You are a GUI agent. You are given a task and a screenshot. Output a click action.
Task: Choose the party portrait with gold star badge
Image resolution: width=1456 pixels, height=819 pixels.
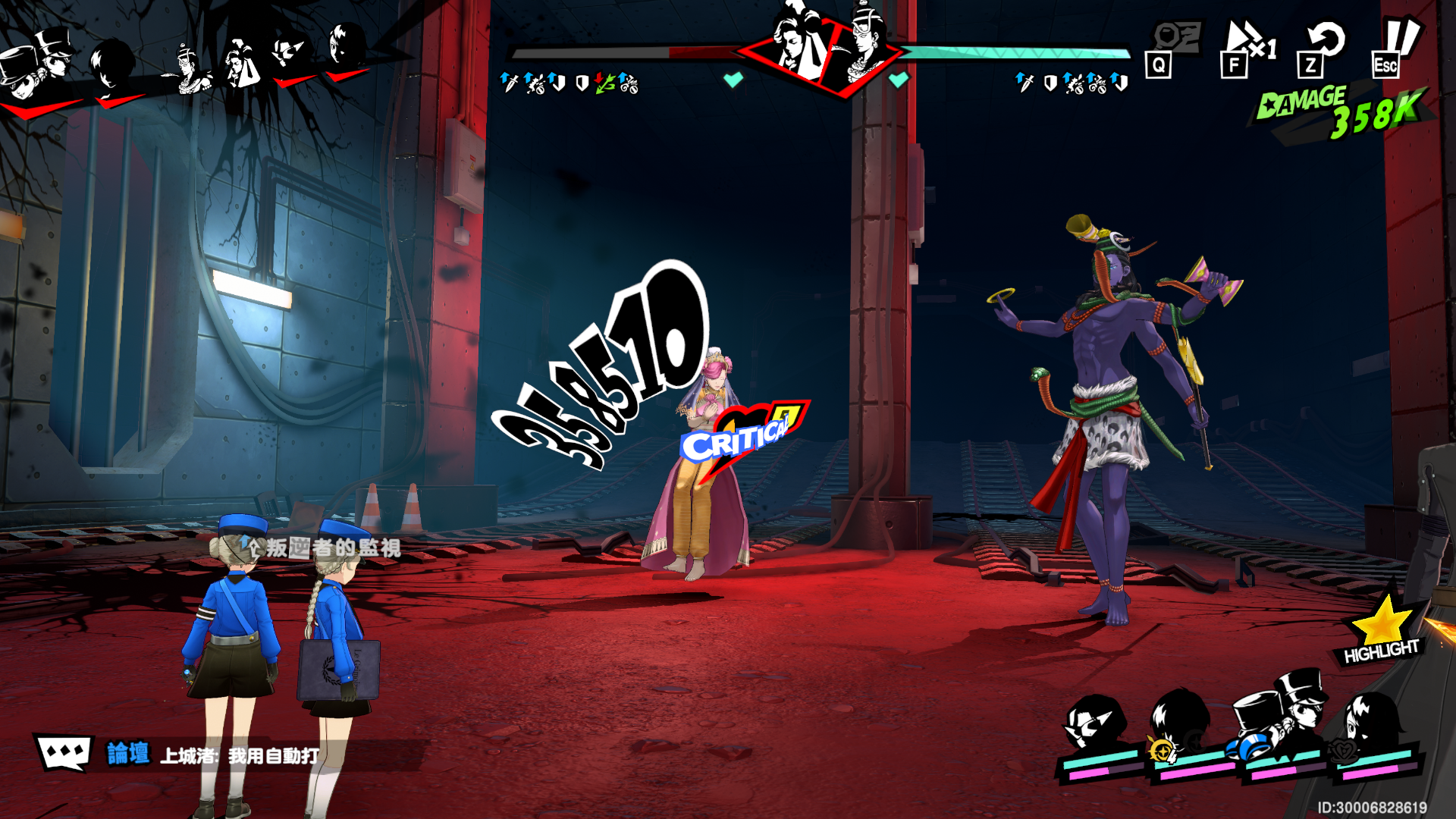click(1181, 730)
